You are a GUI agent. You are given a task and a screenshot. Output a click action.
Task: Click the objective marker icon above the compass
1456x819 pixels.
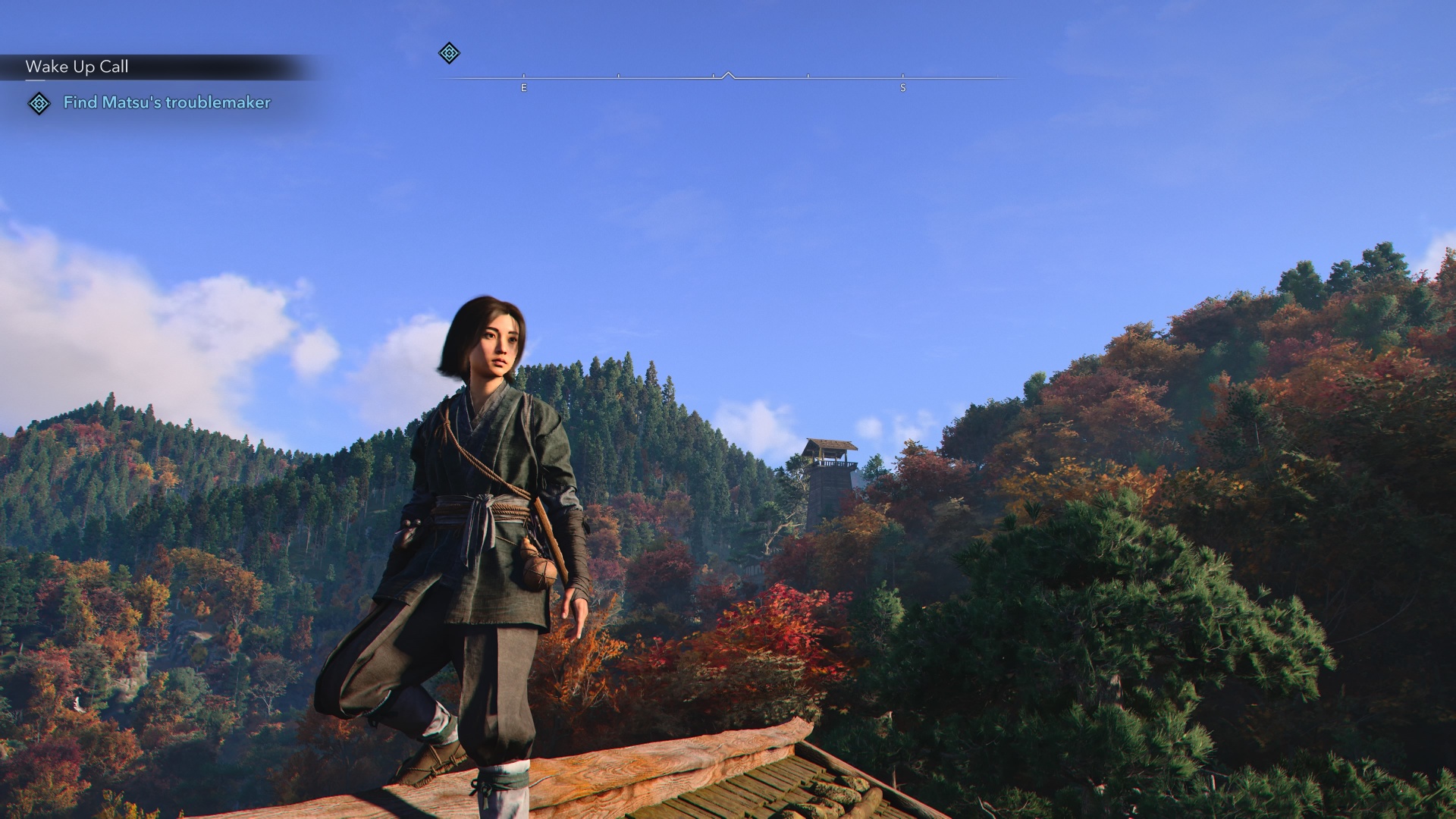tap(449, 53)
